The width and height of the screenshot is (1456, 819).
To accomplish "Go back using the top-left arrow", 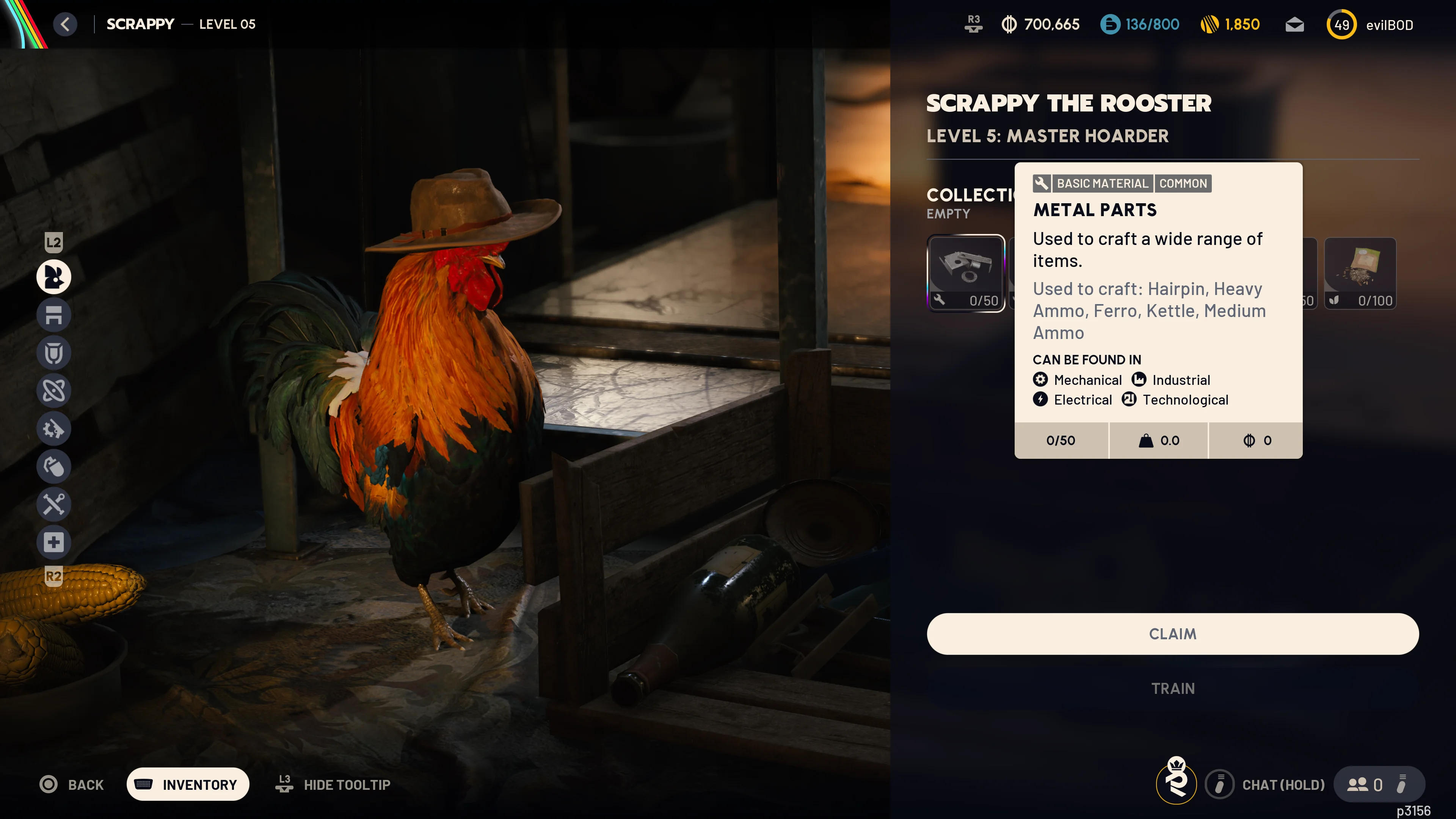I will 66,24.
